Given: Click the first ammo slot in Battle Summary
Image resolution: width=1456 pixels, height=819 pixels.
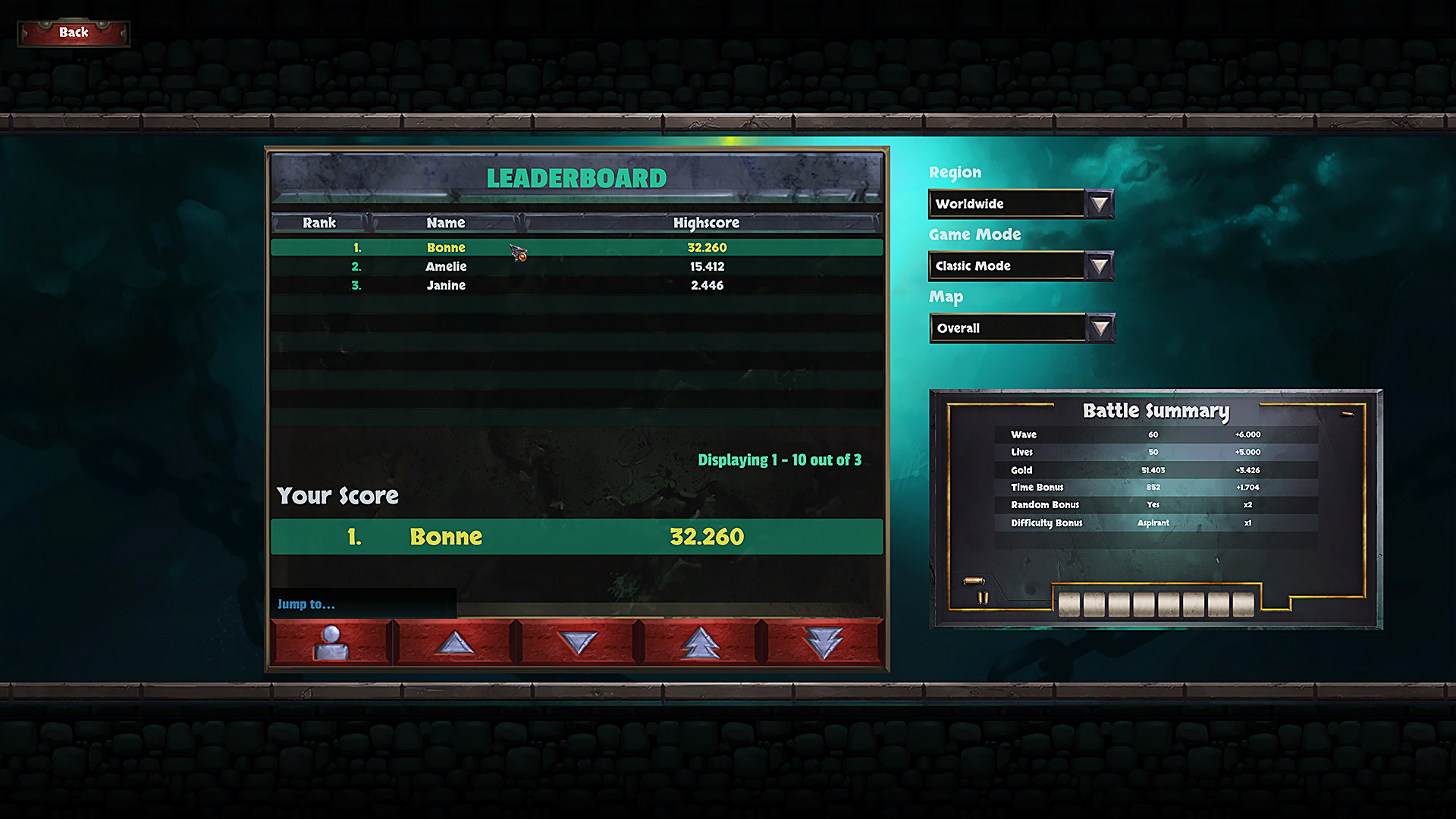Looking at the screenshot, I should [x=1069, y=604].
